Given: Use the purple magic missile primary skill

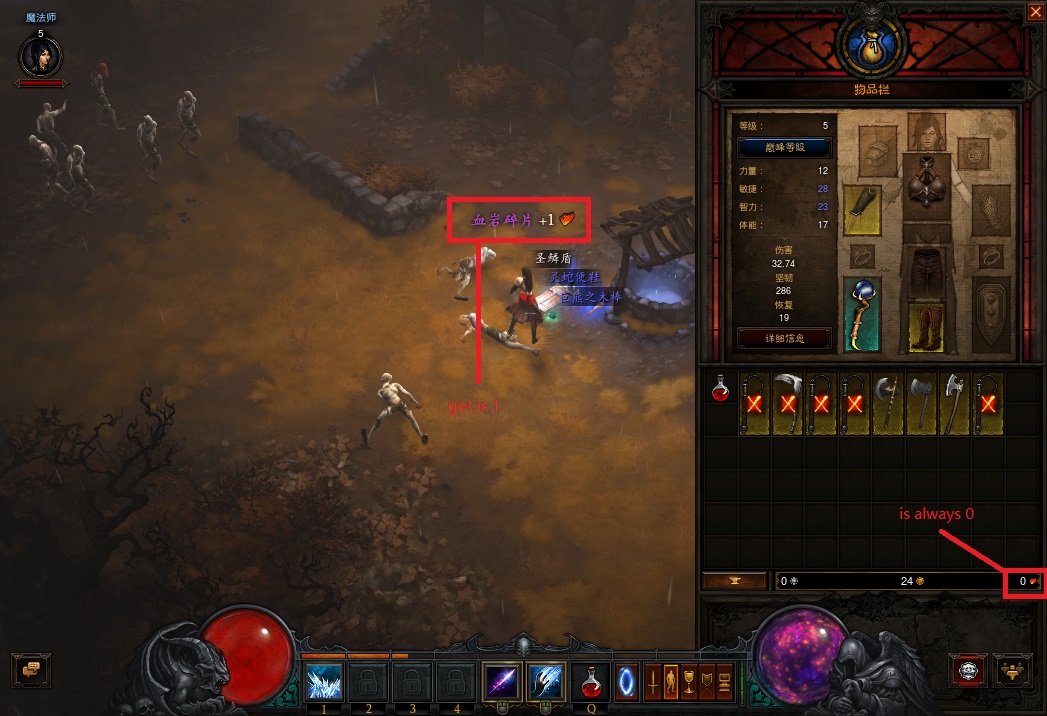Looking at the screenshot, I should point(500,681).
